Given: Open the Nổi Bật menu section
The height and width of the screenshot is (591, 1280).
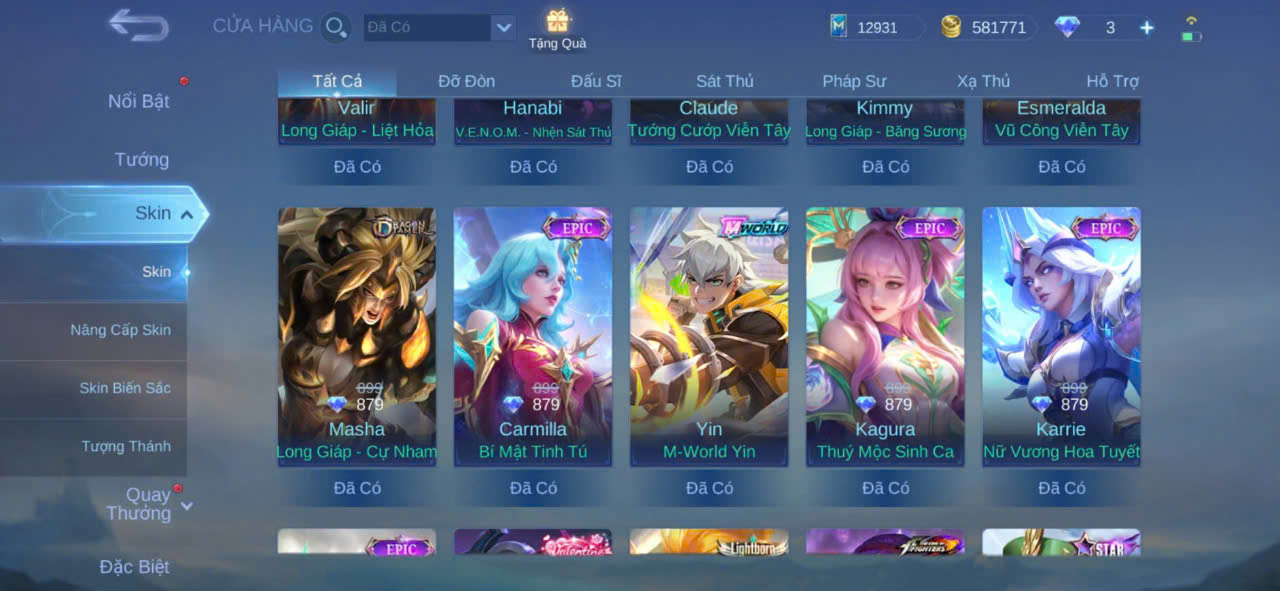Looking at the screenshot, I should point(138,101).
